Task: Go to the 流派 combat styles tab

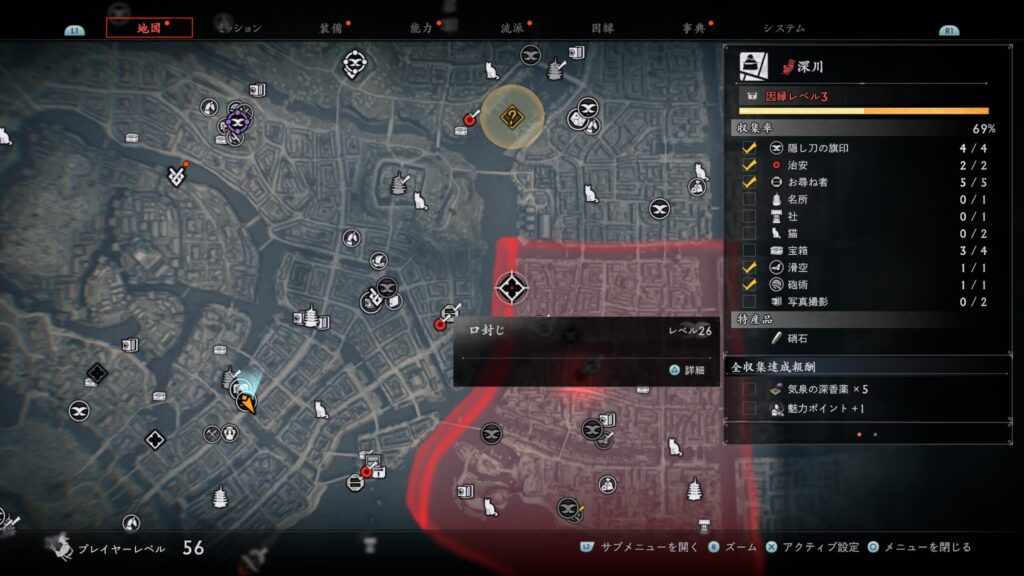Action: (512, 29)
